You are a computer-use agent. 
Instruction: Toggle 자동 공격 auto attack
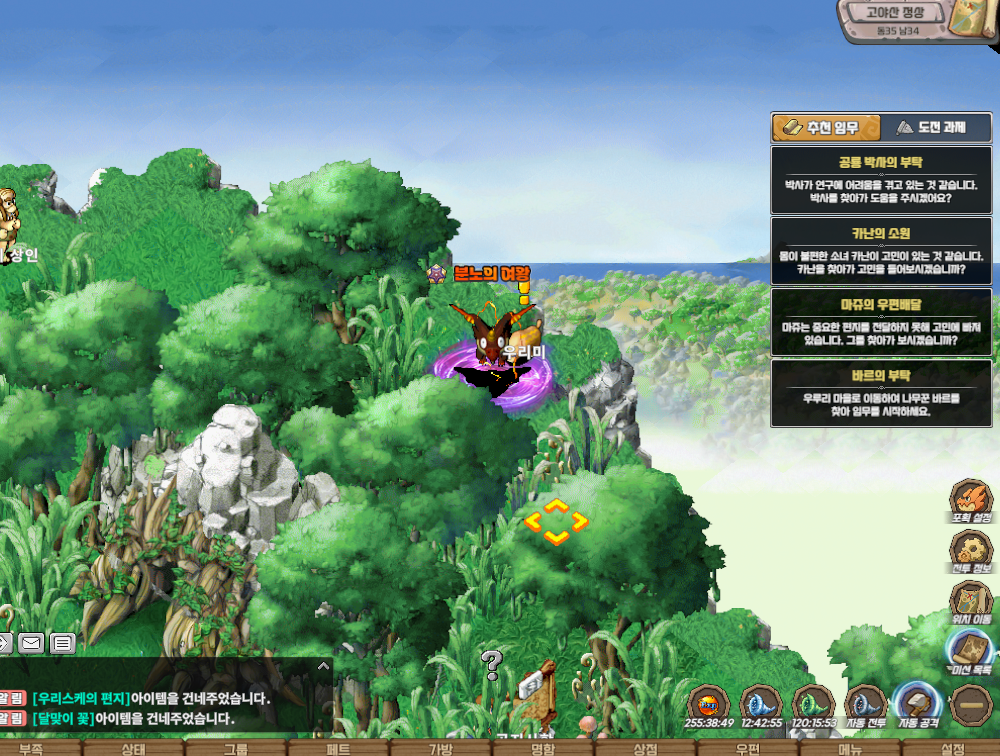[918, 702]
